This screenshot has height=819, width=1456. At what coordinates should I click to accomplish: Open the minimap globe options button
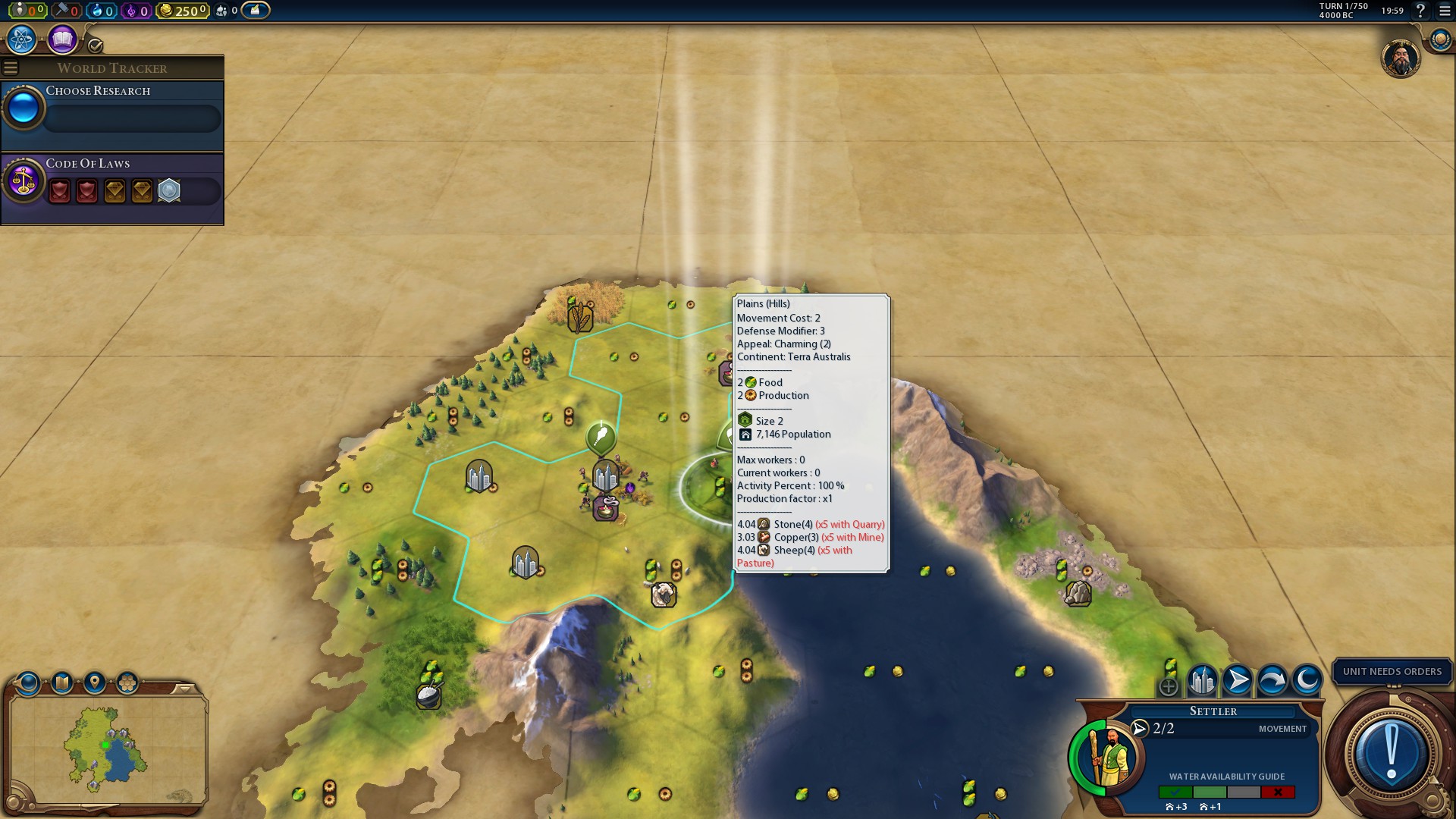tap(28, 683)
